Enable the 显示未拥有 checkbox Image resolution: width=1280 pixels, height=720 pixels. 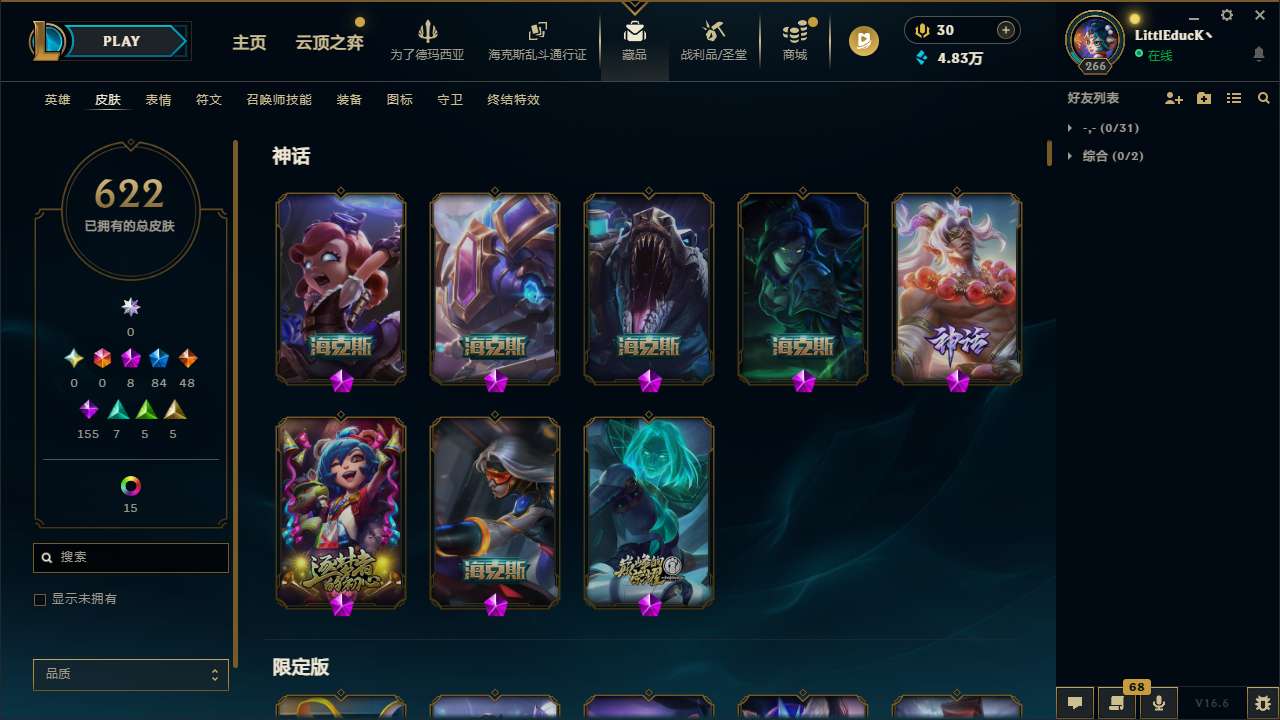pos(40,599)
